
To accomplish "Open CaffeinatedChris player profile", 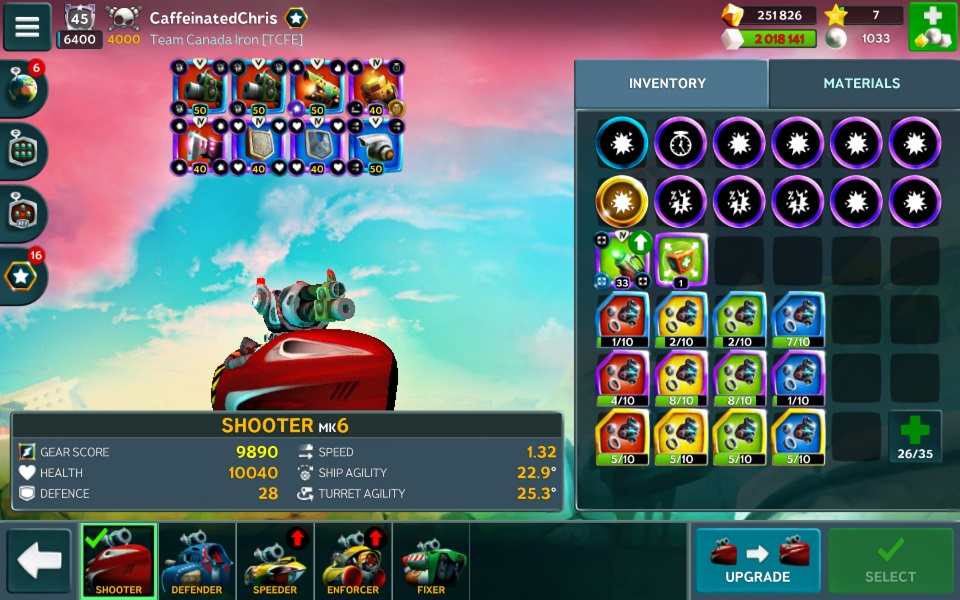I will (x=213, y=18).
